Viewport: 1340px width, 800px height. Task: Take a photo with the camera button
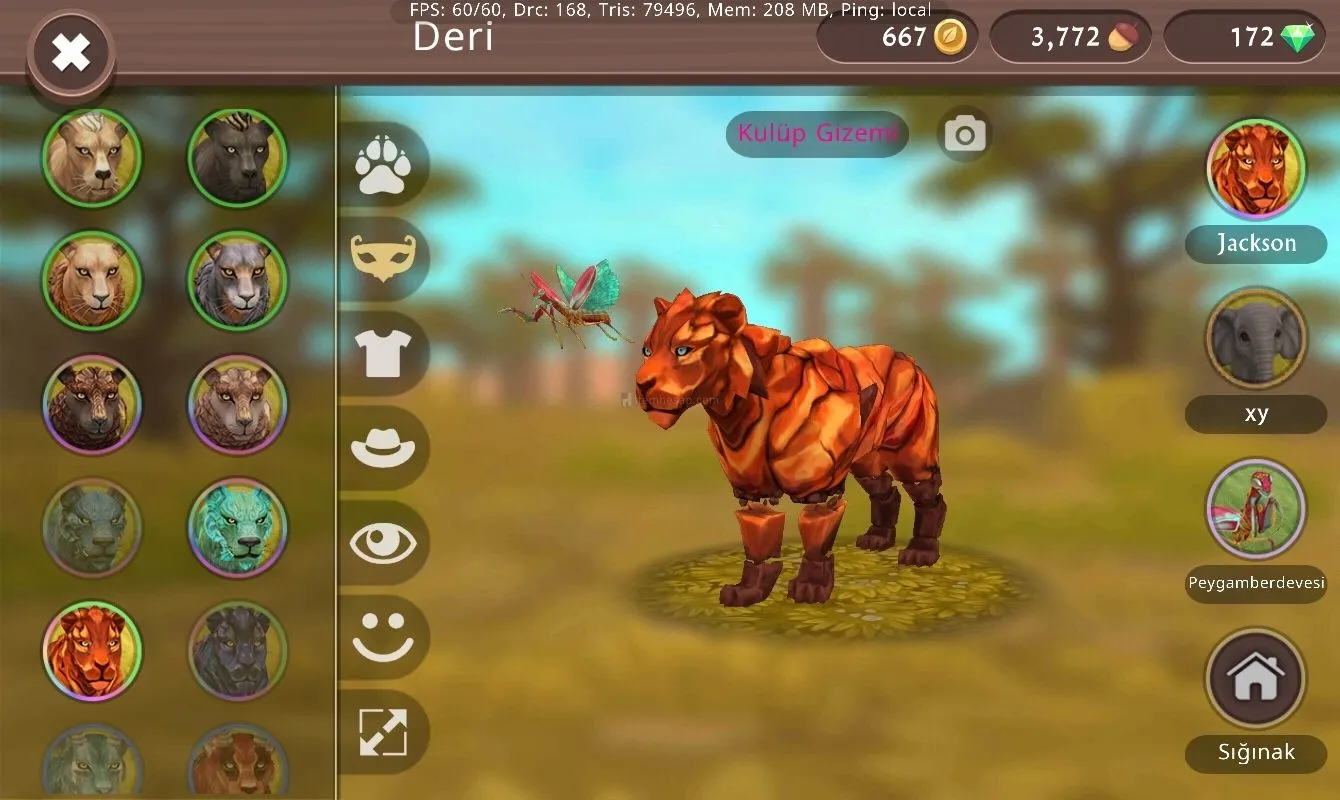point(965,134)
